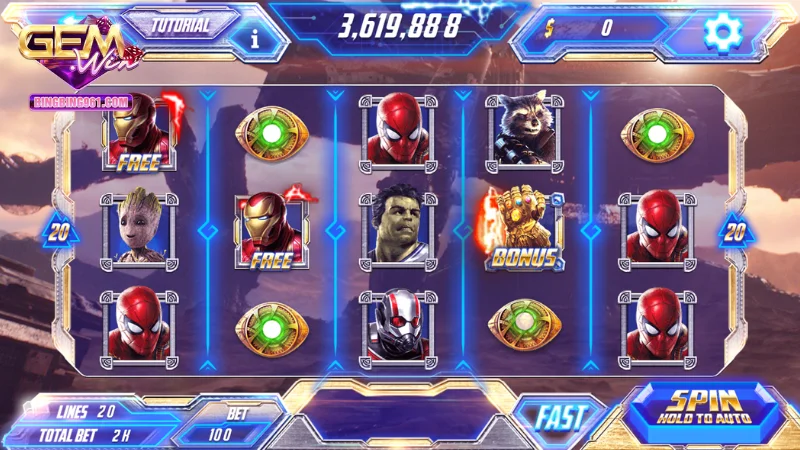This screenshot has width=800, height=450.
Task: Open the gear settings menu
Action: (x=720, y=32)
